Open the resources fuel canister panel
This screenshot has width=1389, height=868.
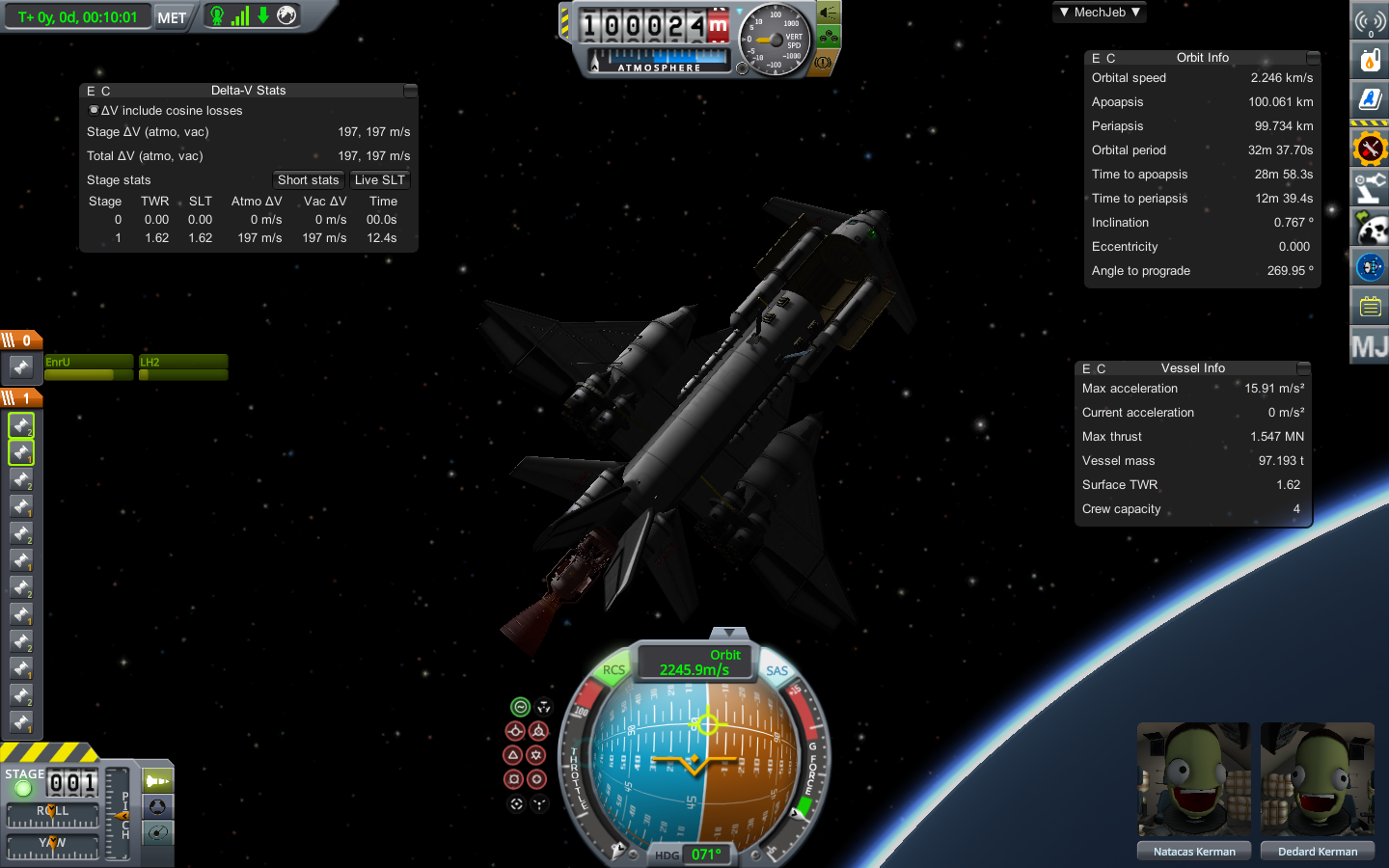coord(1370,61)
